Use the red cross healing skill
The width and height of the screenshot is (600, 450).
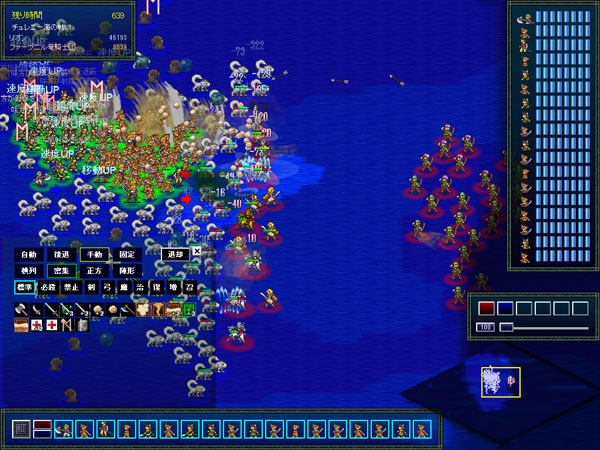pyautogui.click(x=51, y=326)
